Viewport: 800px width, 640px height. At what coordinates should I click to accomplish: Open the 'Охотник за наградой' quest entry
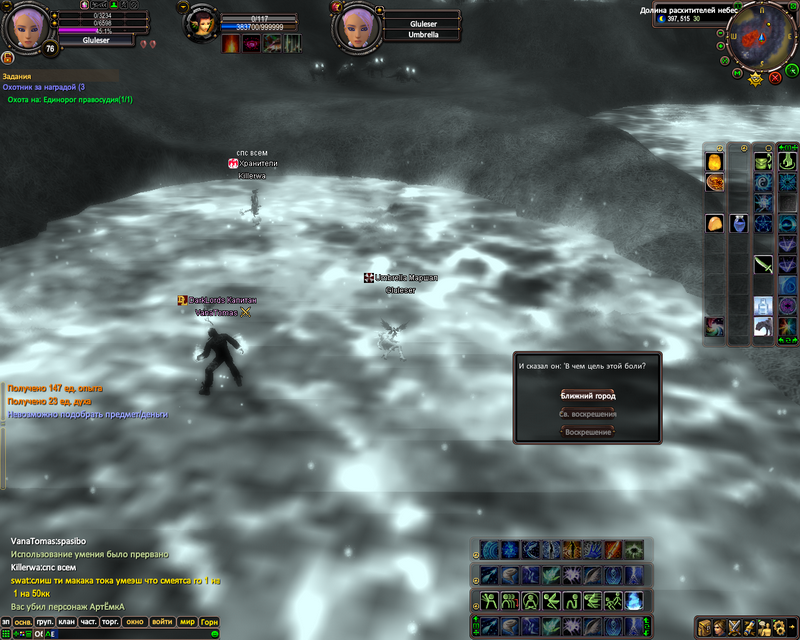point(44,88)
